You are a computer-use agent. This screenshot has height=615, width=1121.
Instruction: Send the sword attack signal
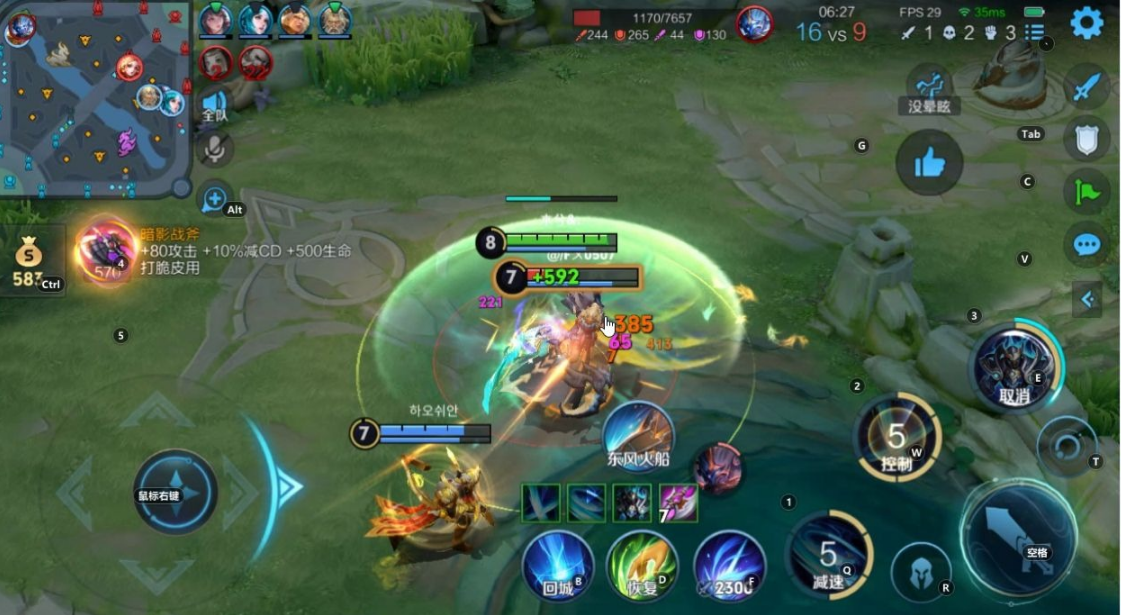click(1086, 88)
